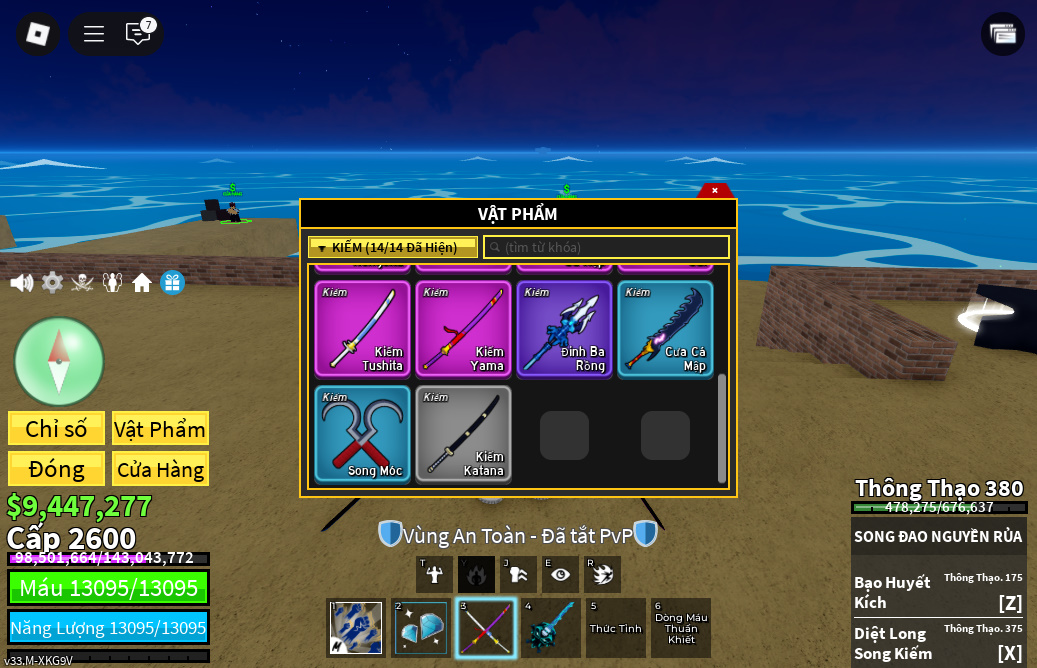Viewport: 1037px width, 668px height.
Task: Toggle the sound speaker icon
Action: (21, 283)
